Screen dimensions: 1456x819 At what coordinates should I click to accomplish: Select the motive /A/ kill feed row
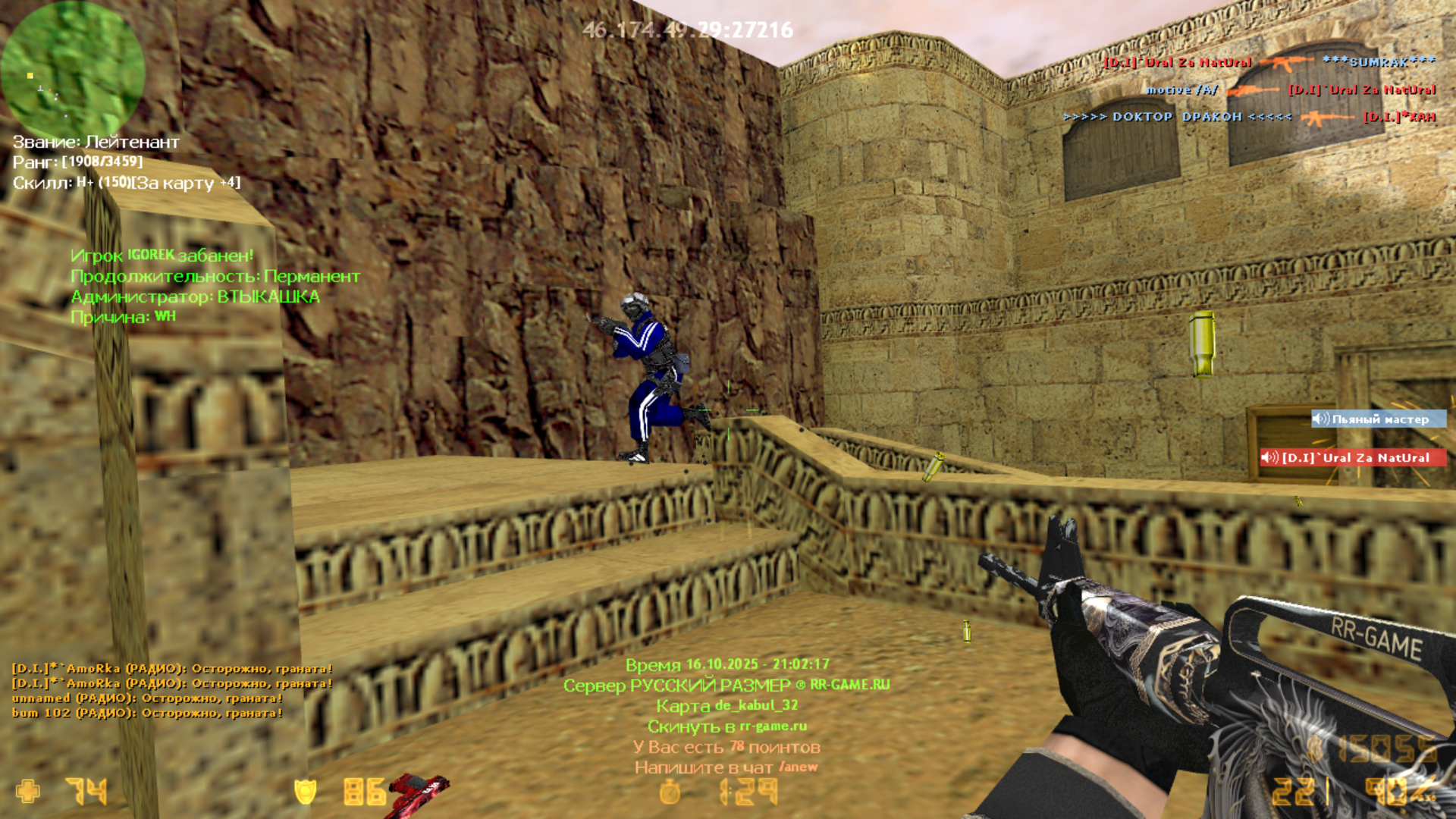pyautogui.click(x=1290, y=89)
